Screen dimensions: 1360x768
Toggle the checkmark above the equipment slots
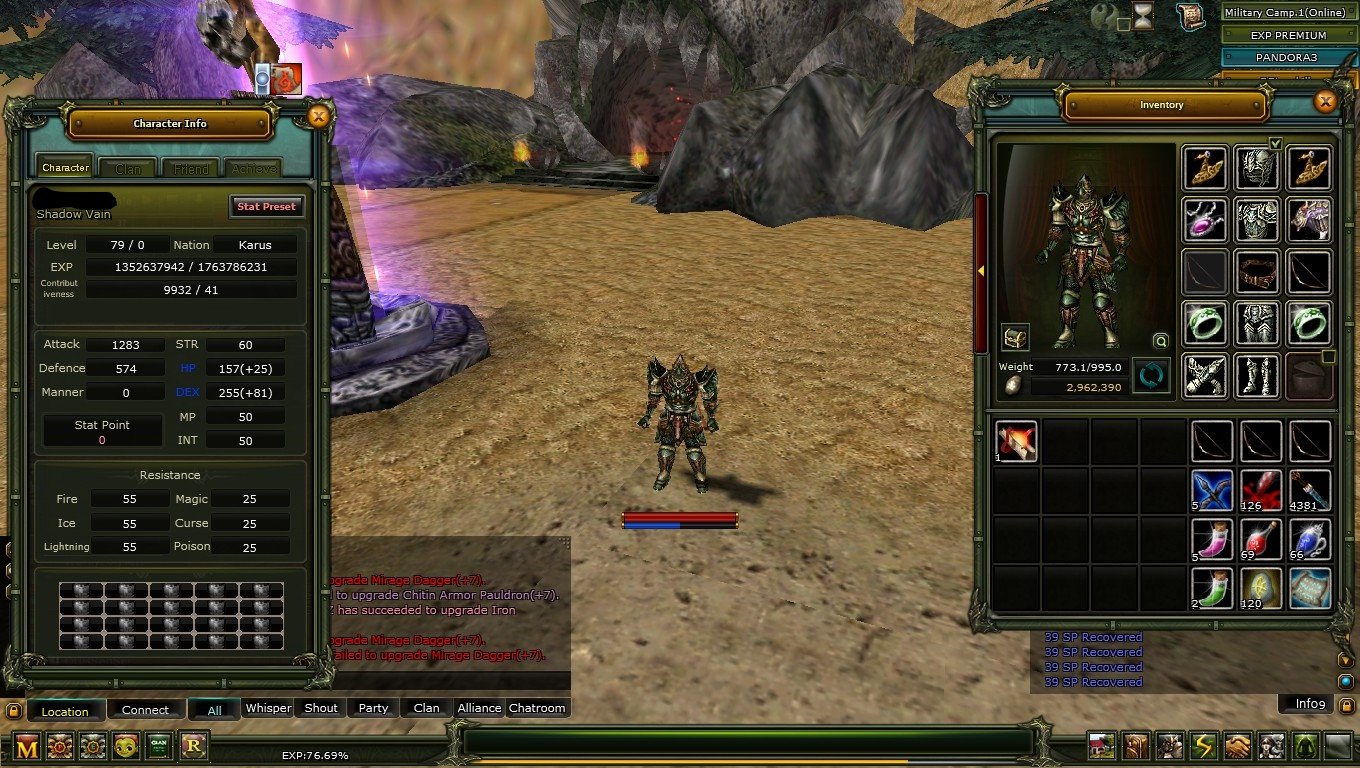[1277, 143]
